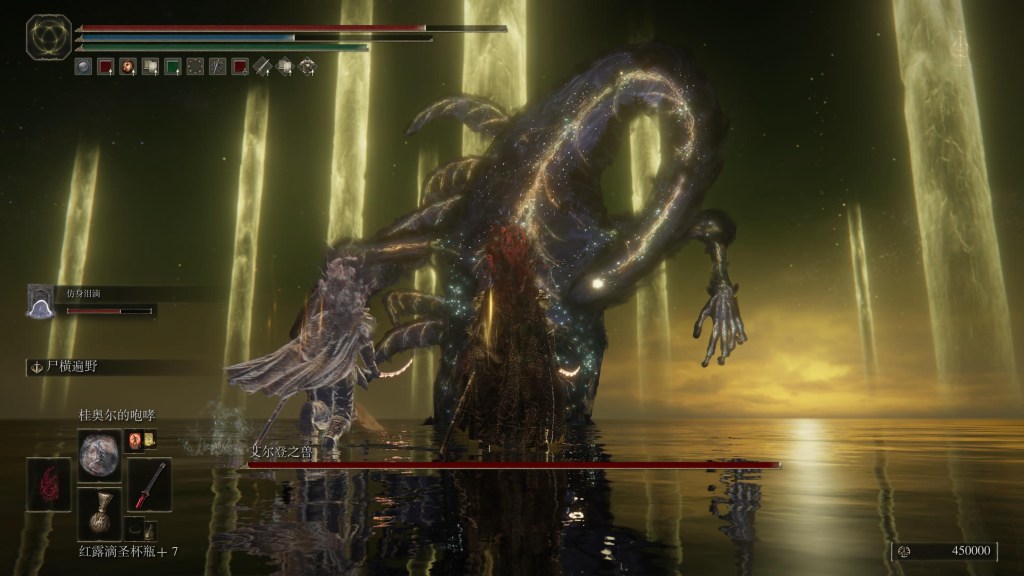Click the golden Elden Ring emblem icon
This screenshot has width=1024, height=576.
tap(46, 38)
